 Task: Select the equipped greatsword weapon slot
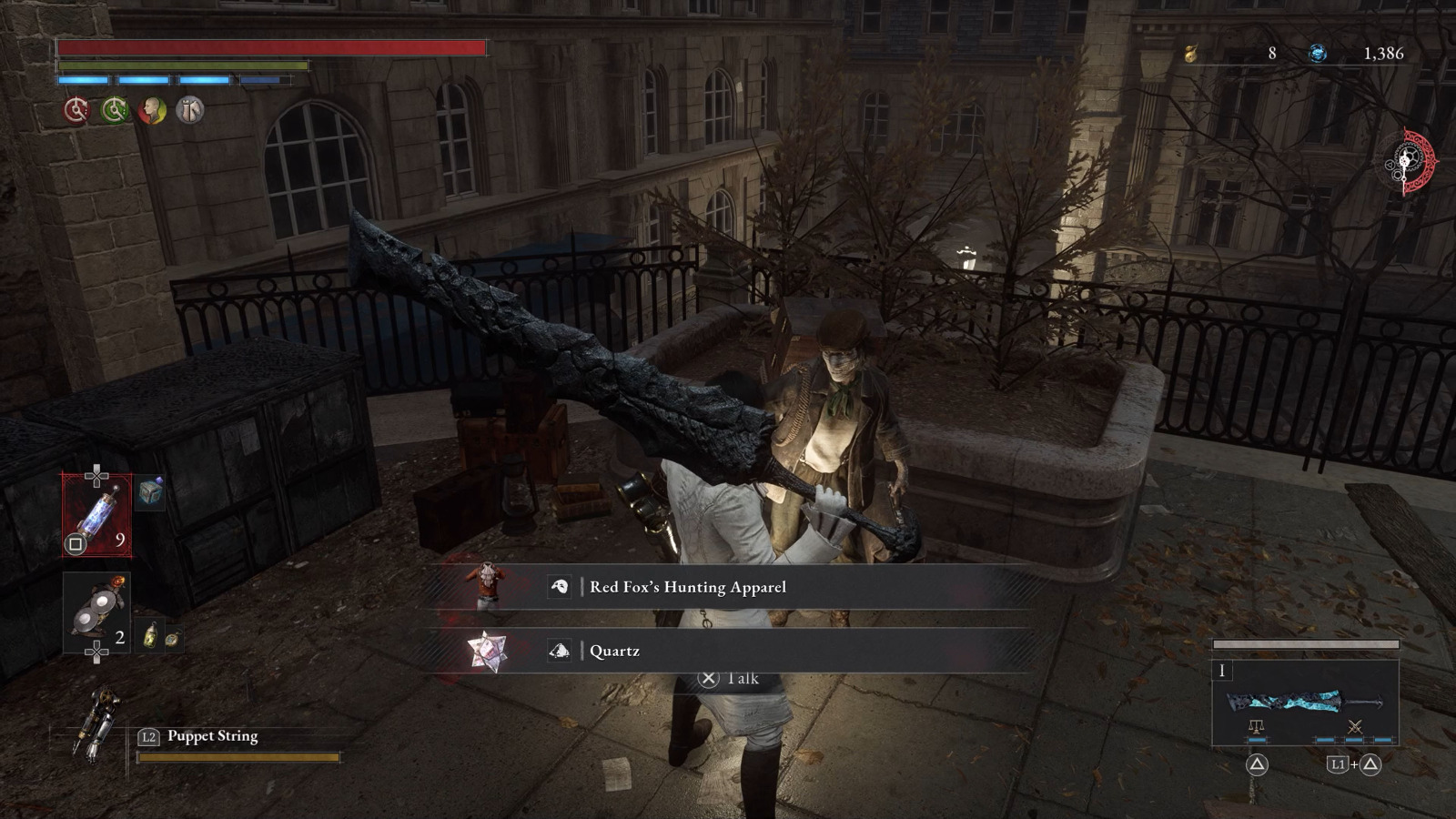tap(1304, 703)
